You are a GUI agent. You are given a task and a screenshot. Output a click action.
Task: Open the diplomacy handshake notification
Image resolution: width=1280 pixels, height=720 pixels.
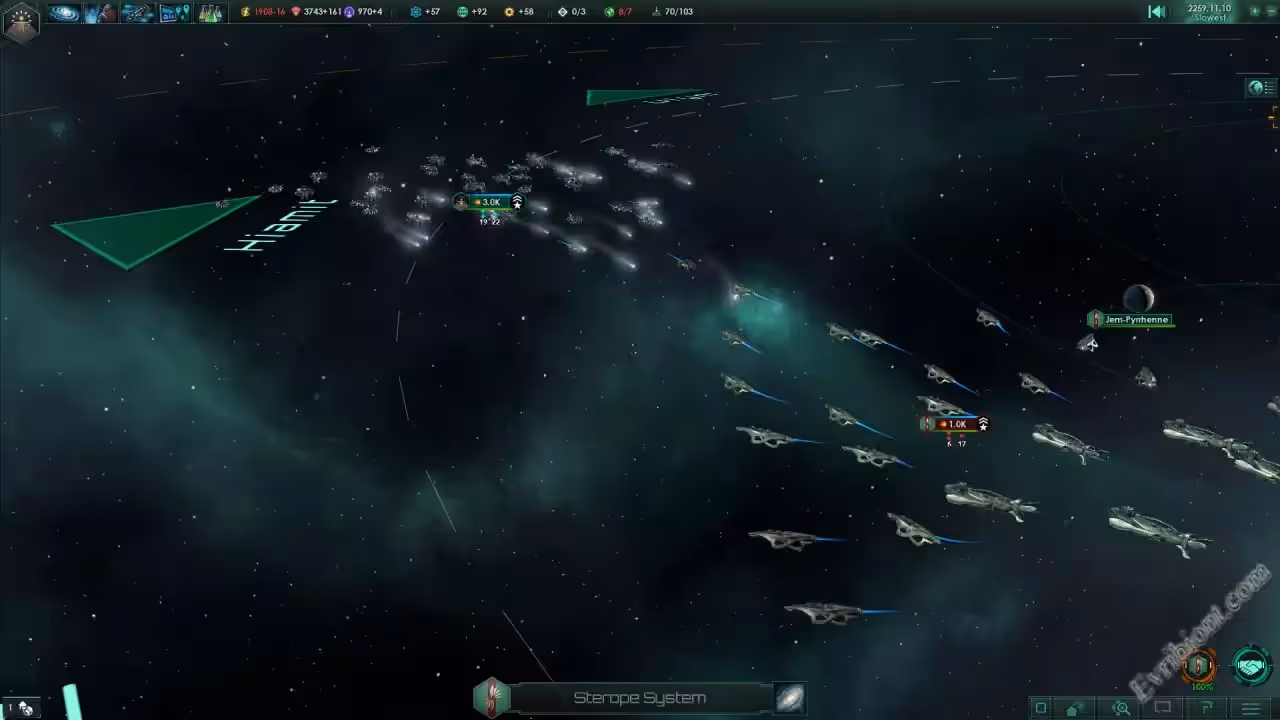tap(1250, 665)
